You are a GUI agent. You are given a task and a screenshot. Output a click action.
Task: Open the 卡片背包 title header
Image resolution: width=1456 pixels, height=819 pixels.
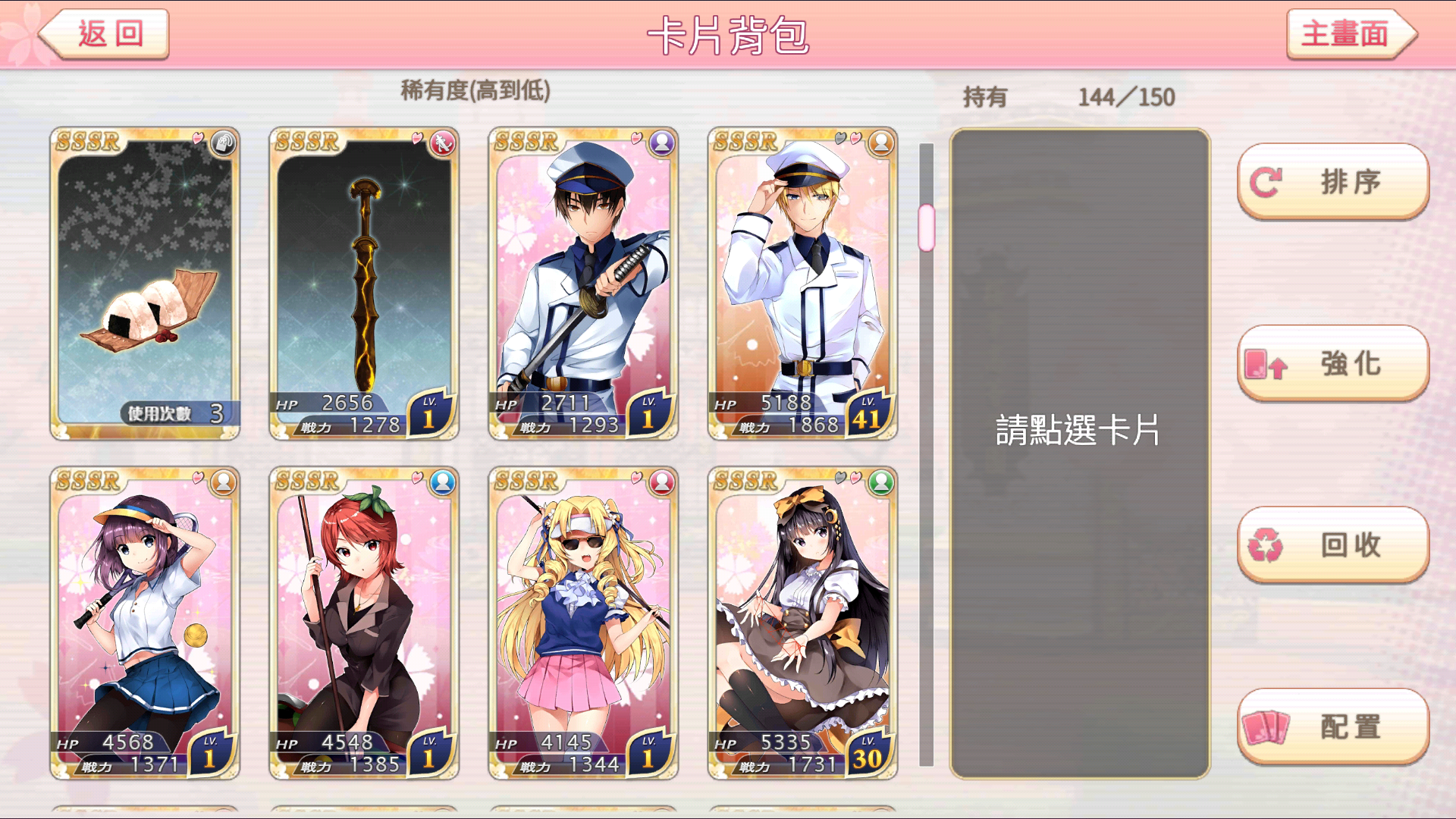pyautogui.click(x=727, y=34)
